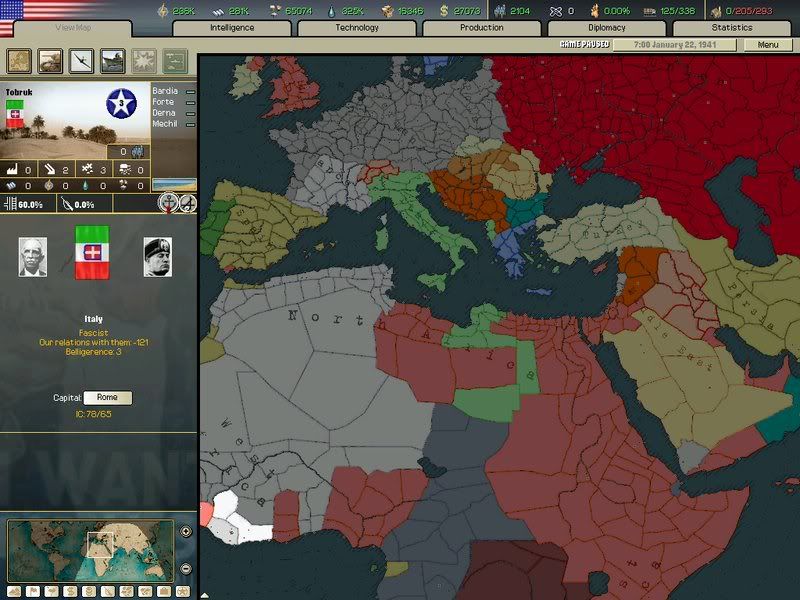Zoom out with the minimap minus button
Image resolution: width=800 pixels, height=600 pixels.
coord(186,568)
